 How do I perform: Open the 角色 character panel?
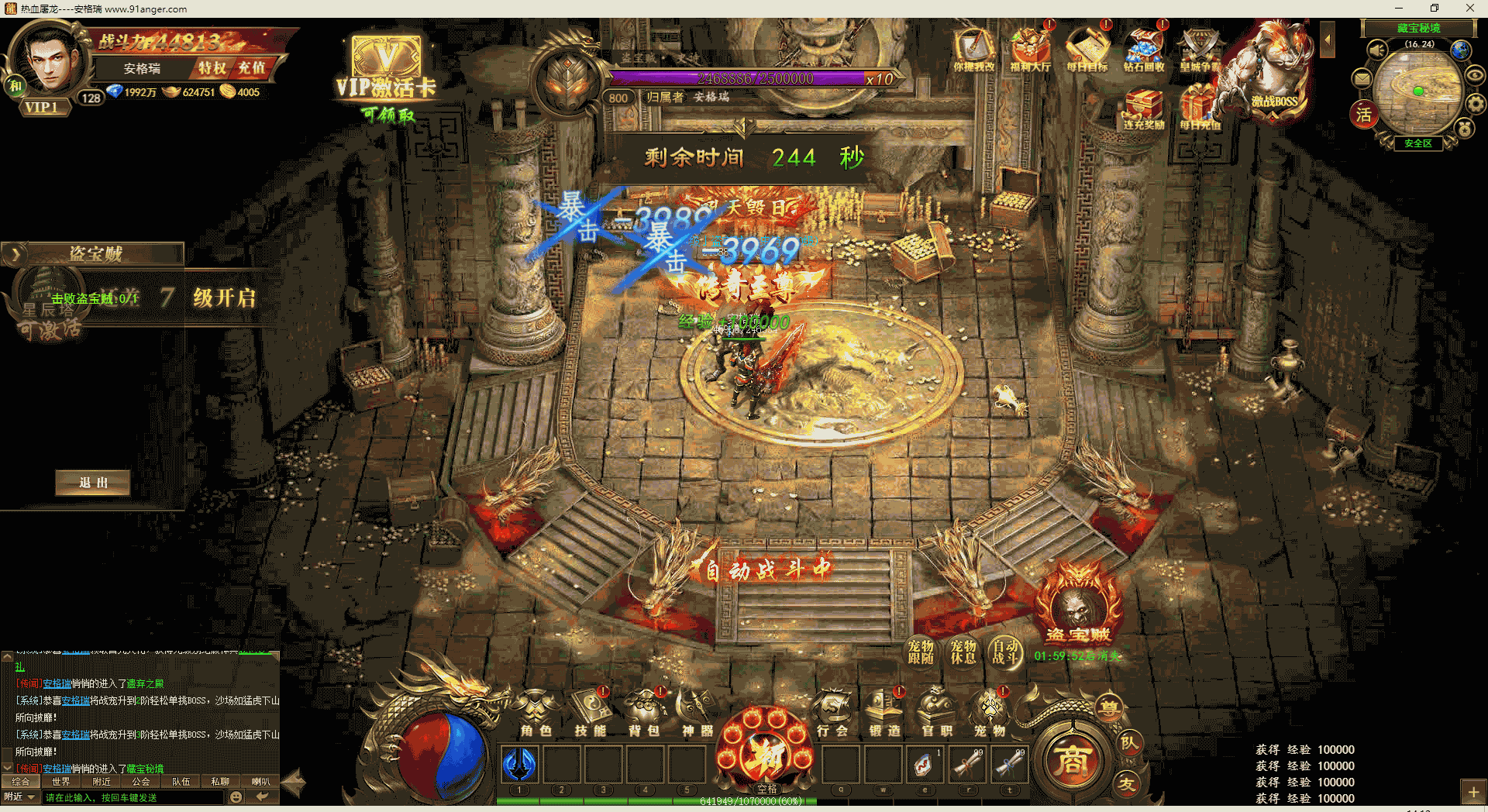(536, 713)
